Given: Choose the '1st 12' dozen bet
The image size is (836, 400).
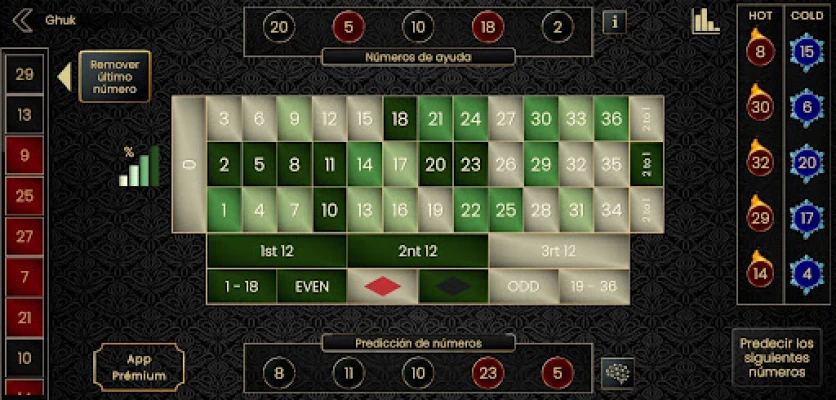Looking at the screenshot, I should pyautogui.click(x=276, y=251).
